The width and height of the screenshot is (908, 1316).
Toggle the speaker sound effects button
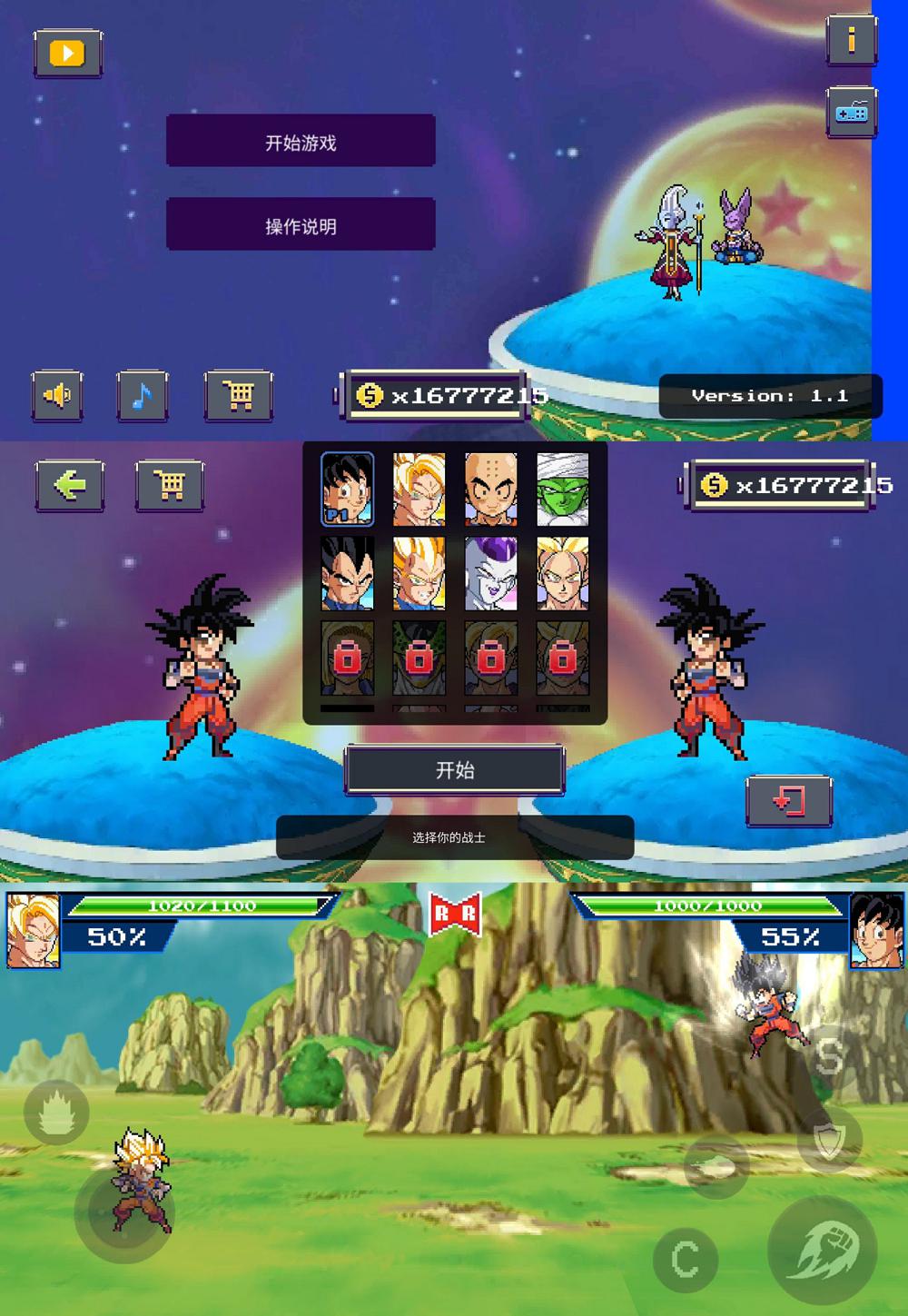(57, 395)
